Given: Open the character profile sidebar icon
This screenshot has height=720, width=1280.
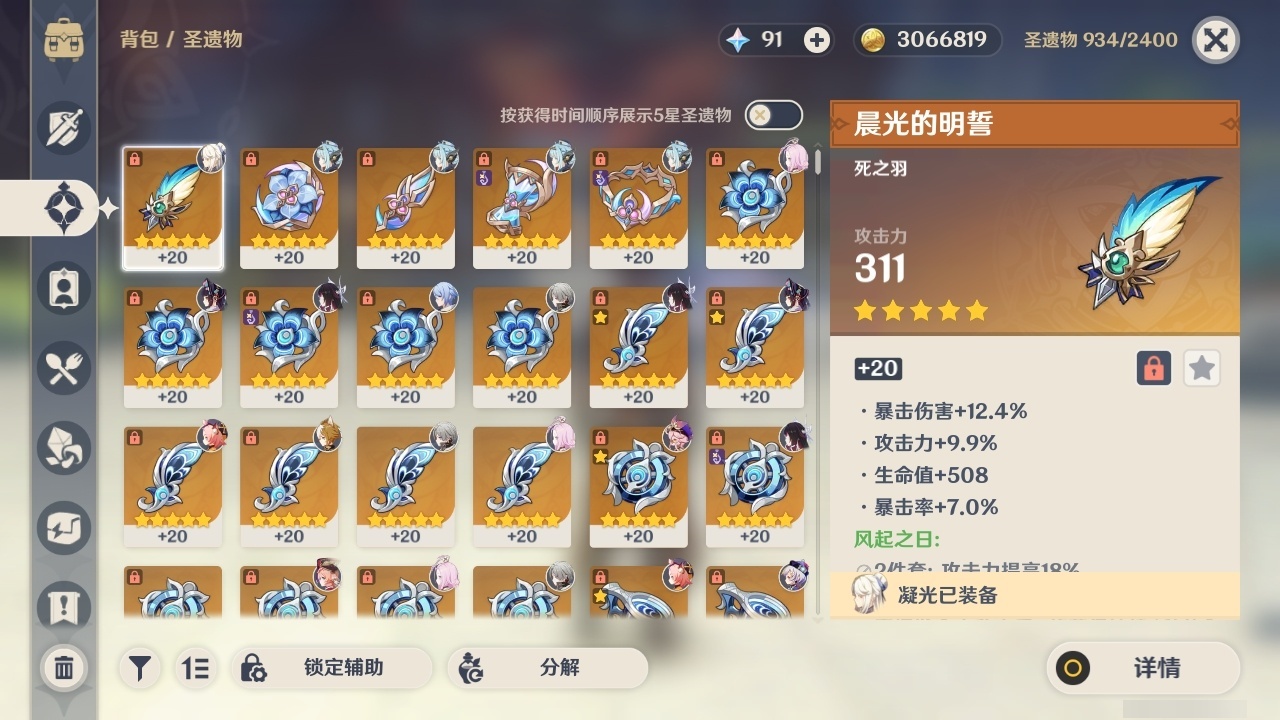Looking at the screenshot, I should tap(63, 288).
